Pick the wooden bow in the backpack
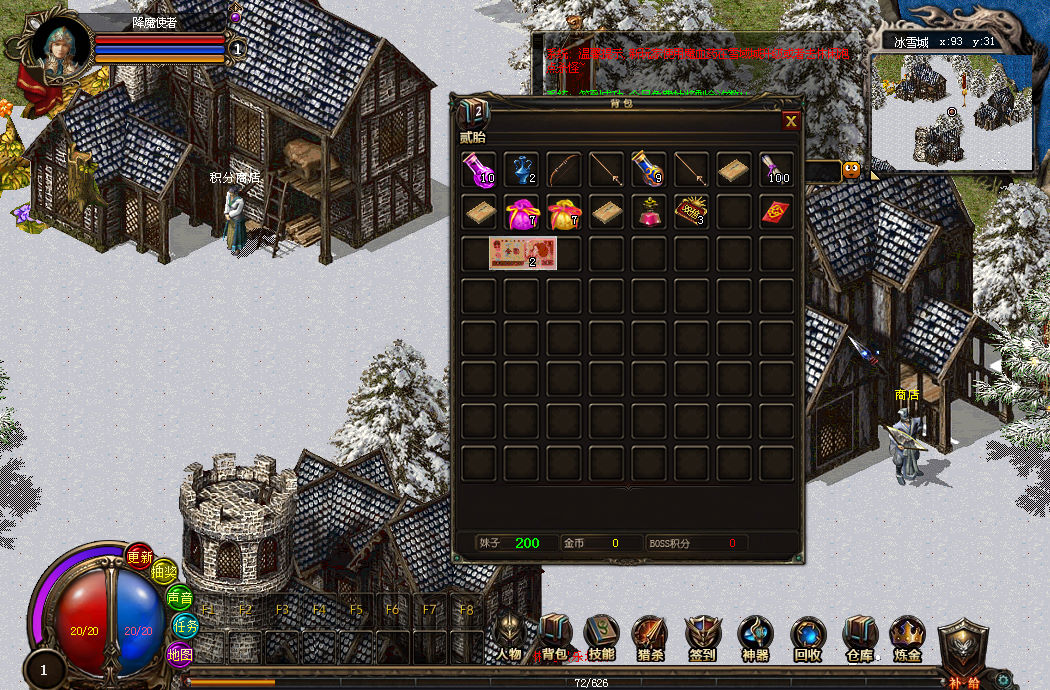 click(563, 169)
